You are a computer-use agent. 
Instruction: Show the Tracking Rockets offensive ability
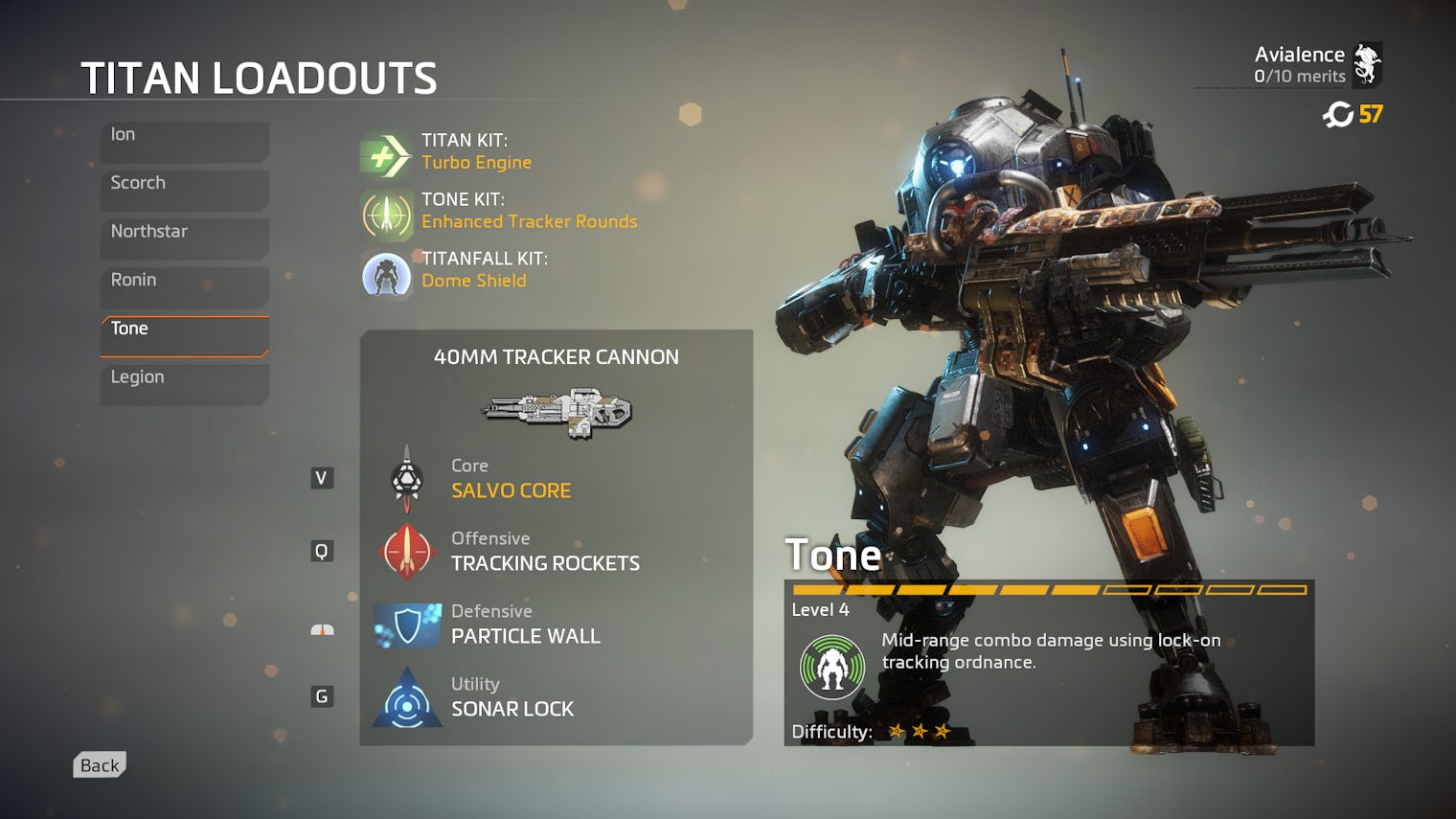(544, 553)
